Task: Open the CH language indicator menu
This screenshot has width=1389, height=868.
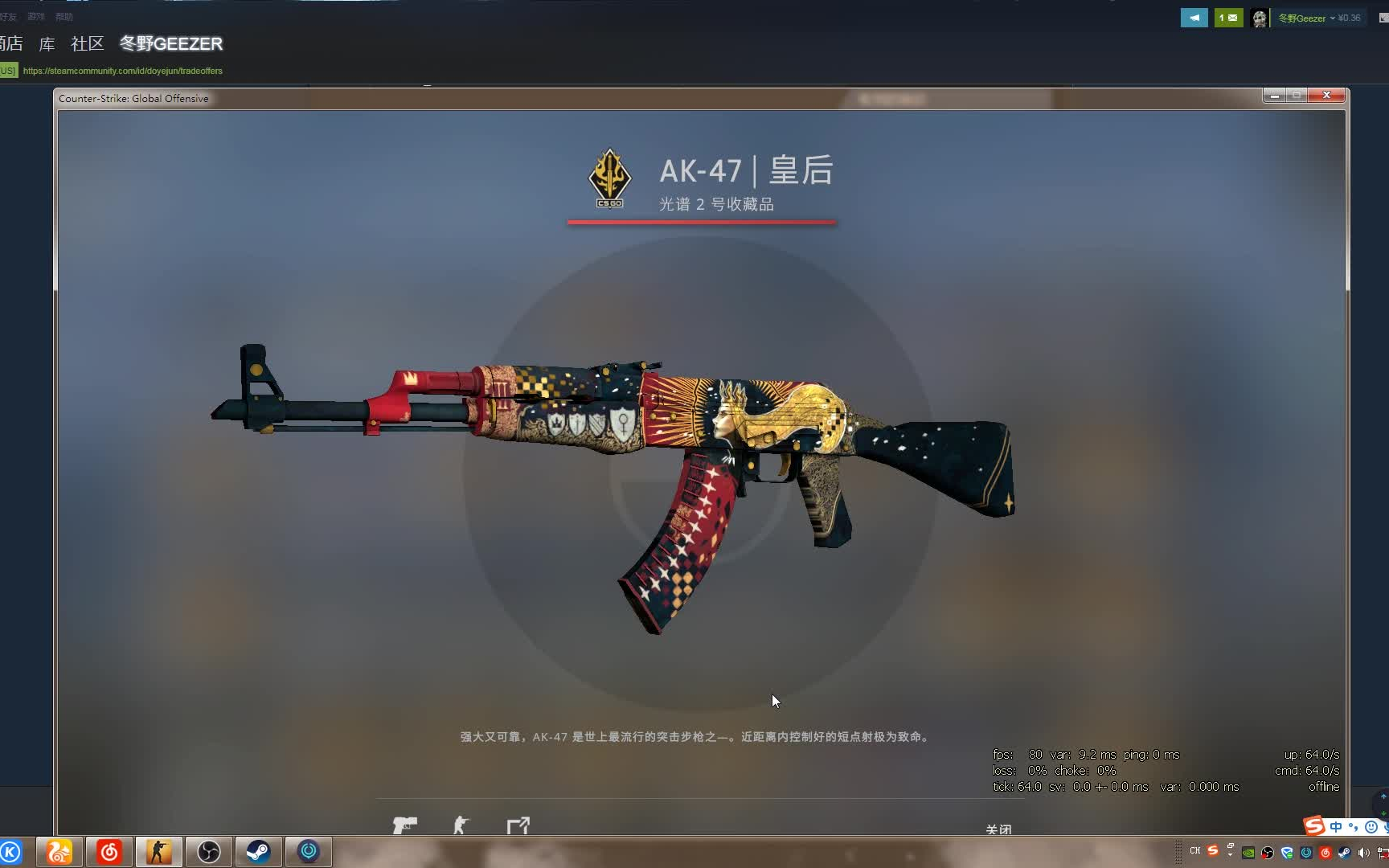Action: coord(1194,852)
